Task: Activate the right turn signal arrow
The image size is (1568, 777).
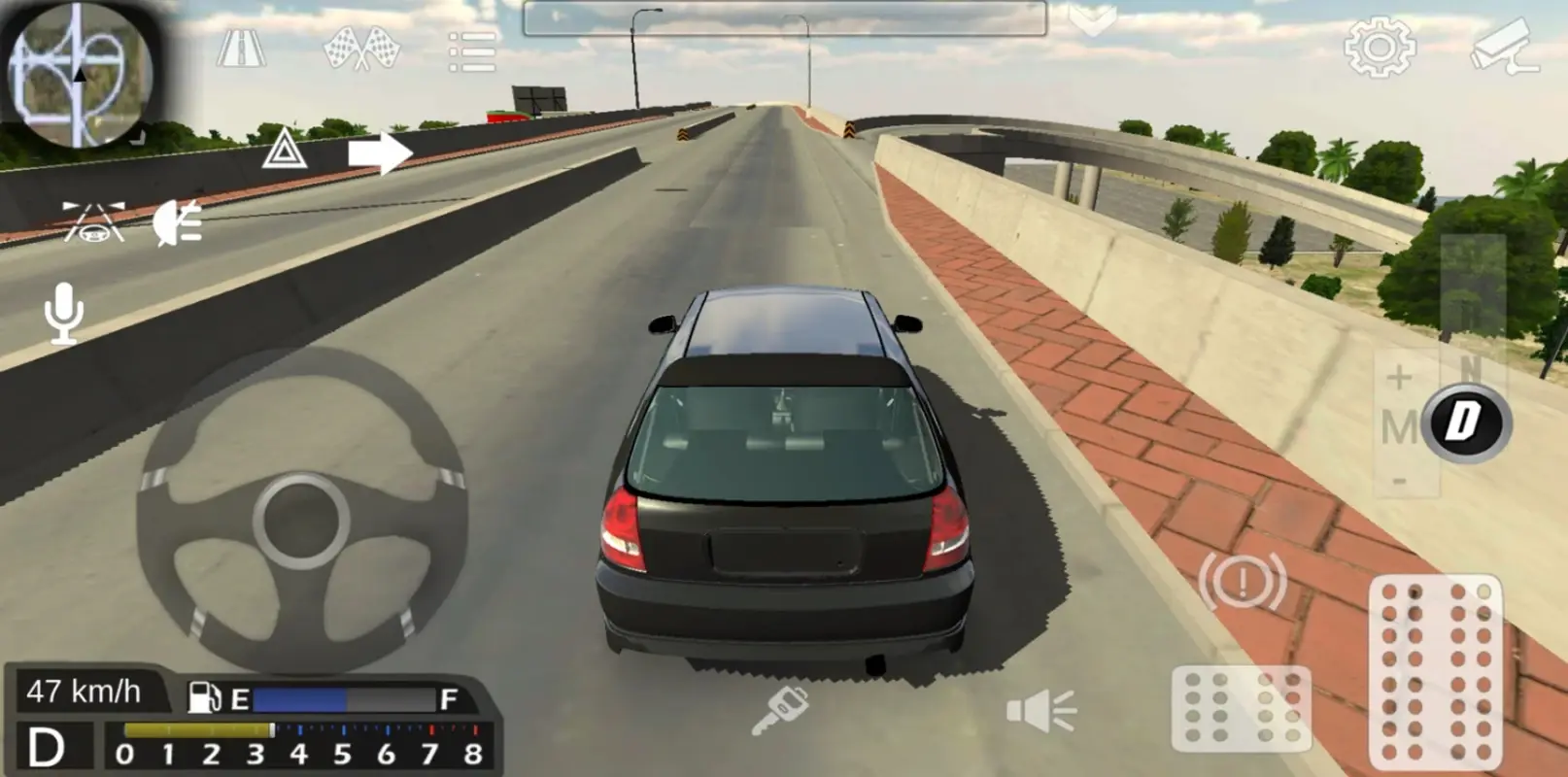Action: [x=379, y=152]
